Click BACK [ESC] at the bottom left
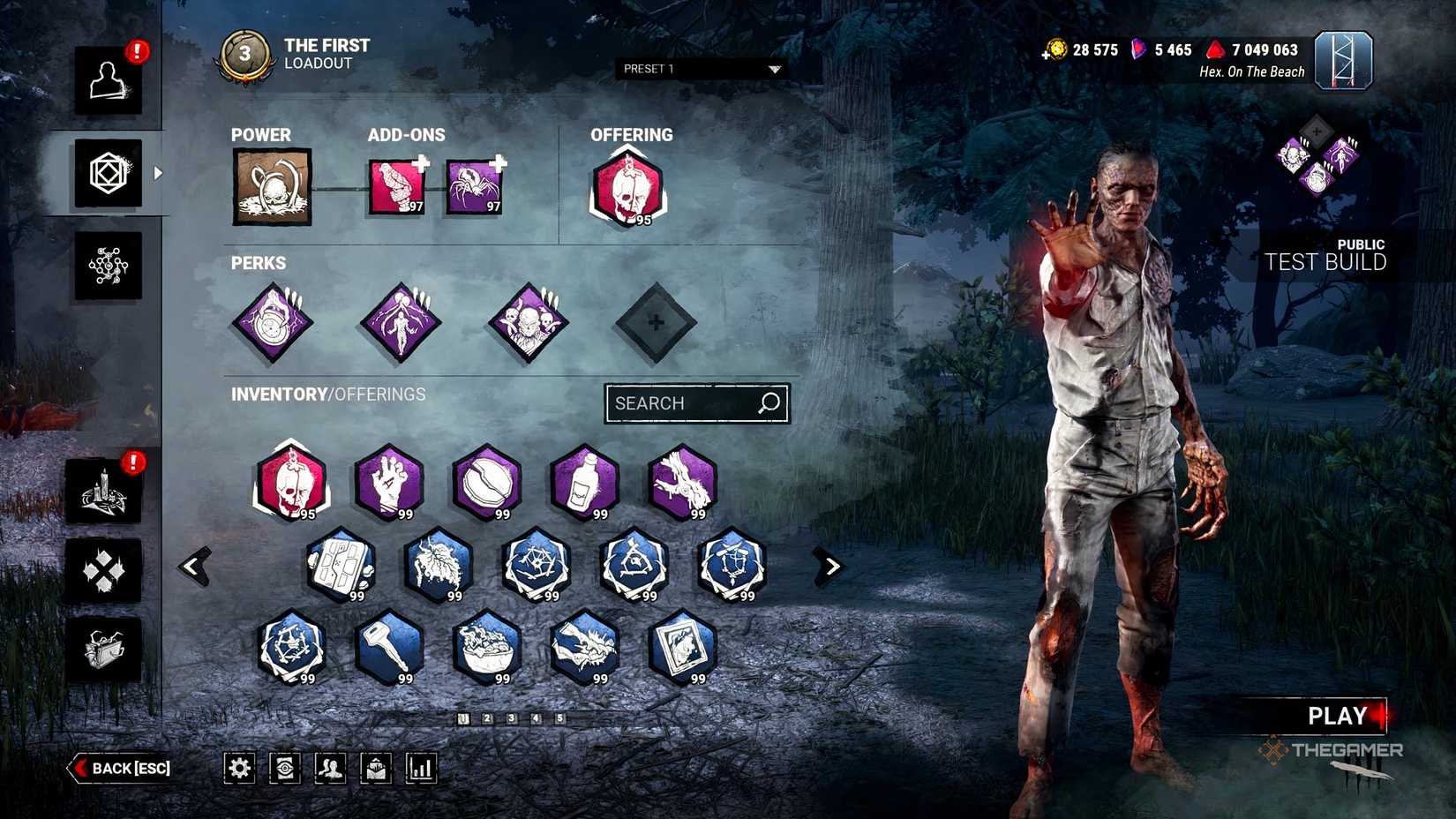This screenshot has width=1456, height=819. click(x=121, y=768)
